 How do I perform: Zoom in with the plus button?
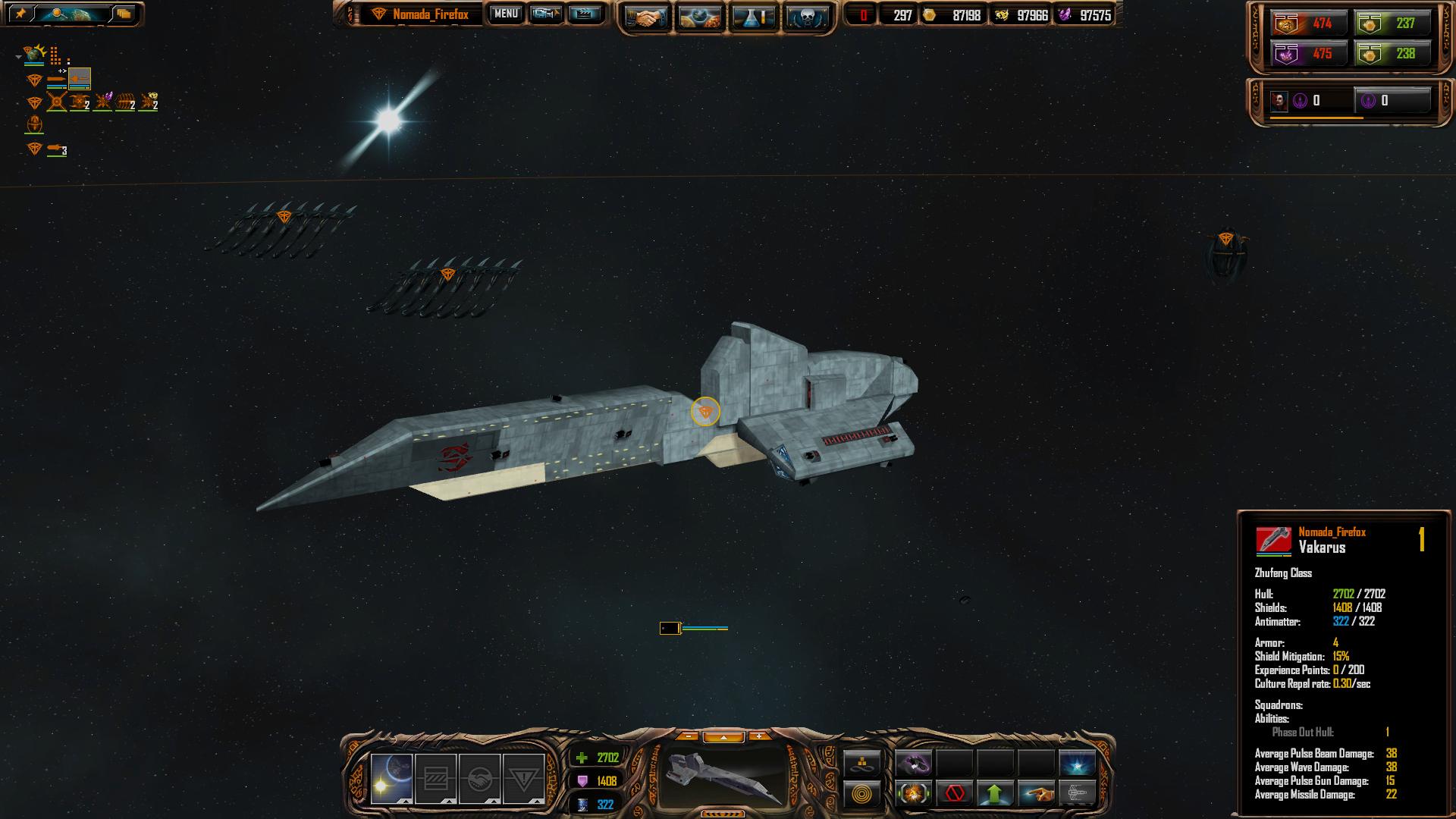[758, 736]
